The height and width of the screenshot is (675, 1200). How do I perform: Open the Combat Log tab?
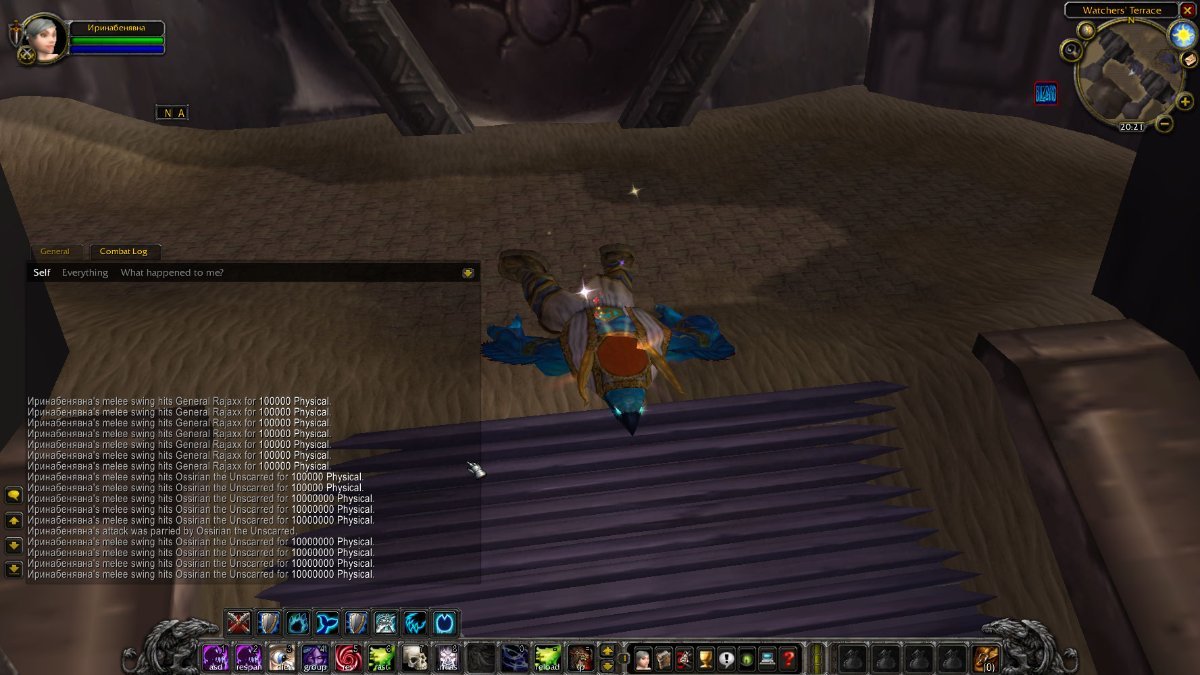124,251
